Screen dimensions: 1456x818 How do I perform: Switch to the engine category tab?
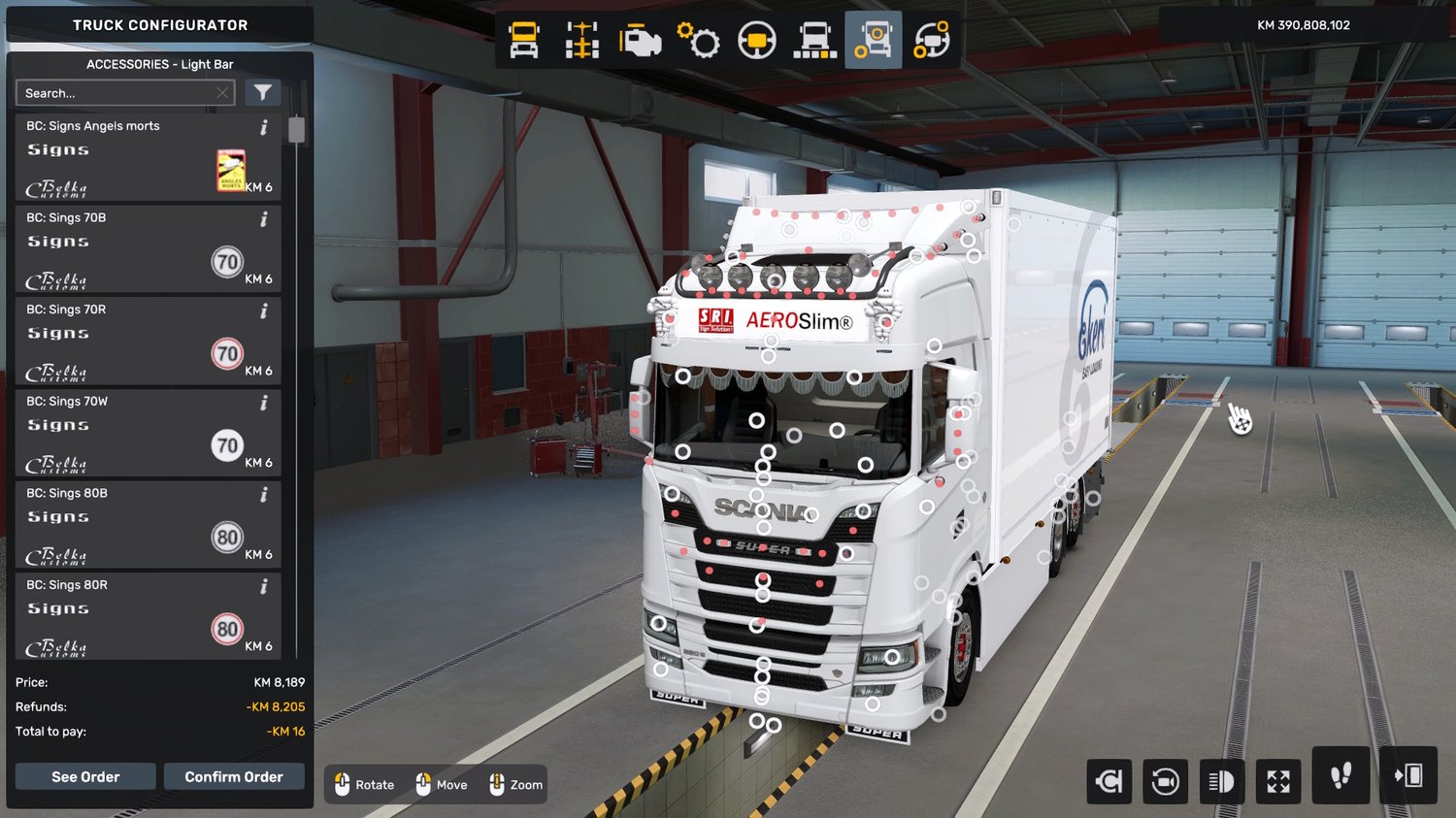(x=641, y=41)
